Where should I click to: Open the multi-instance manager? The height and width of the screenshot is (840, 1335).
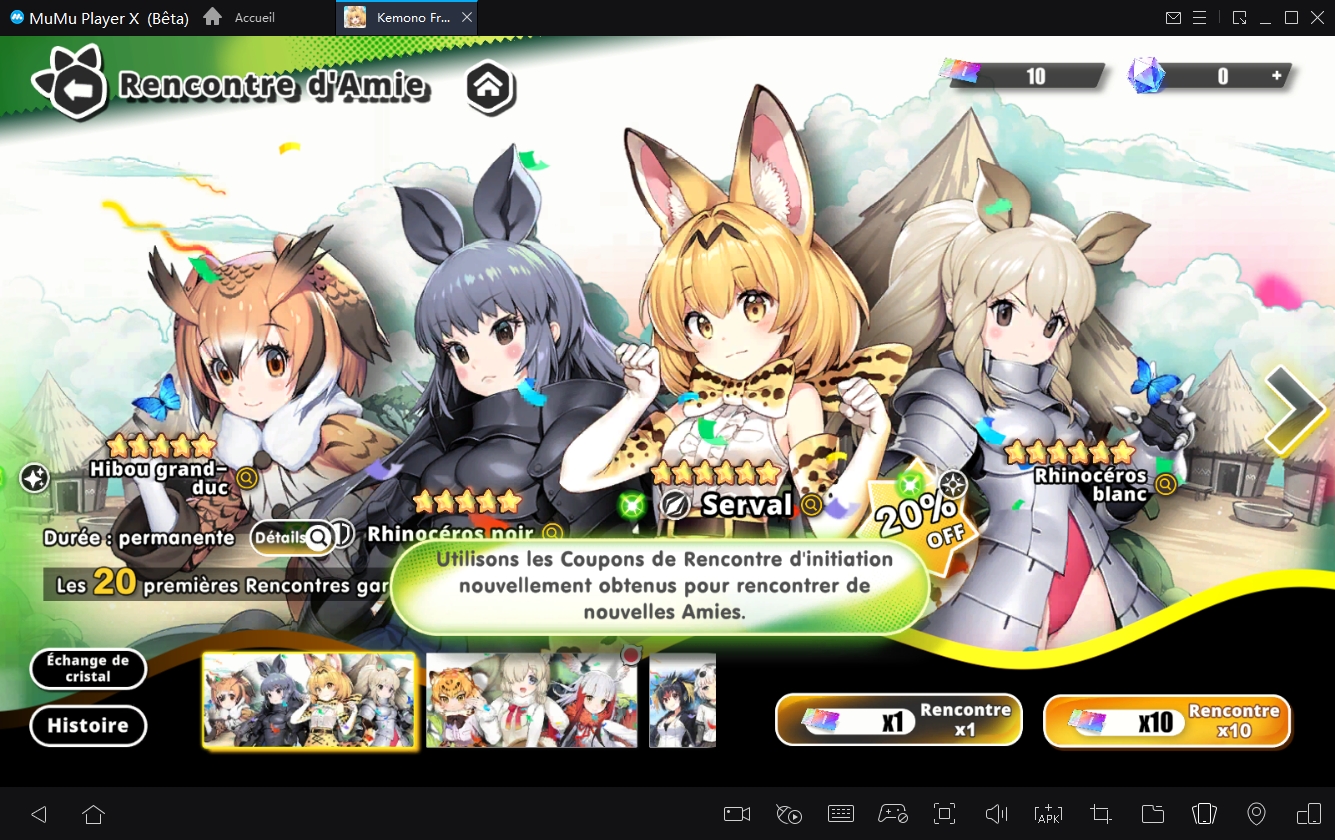pos(1205,814)
